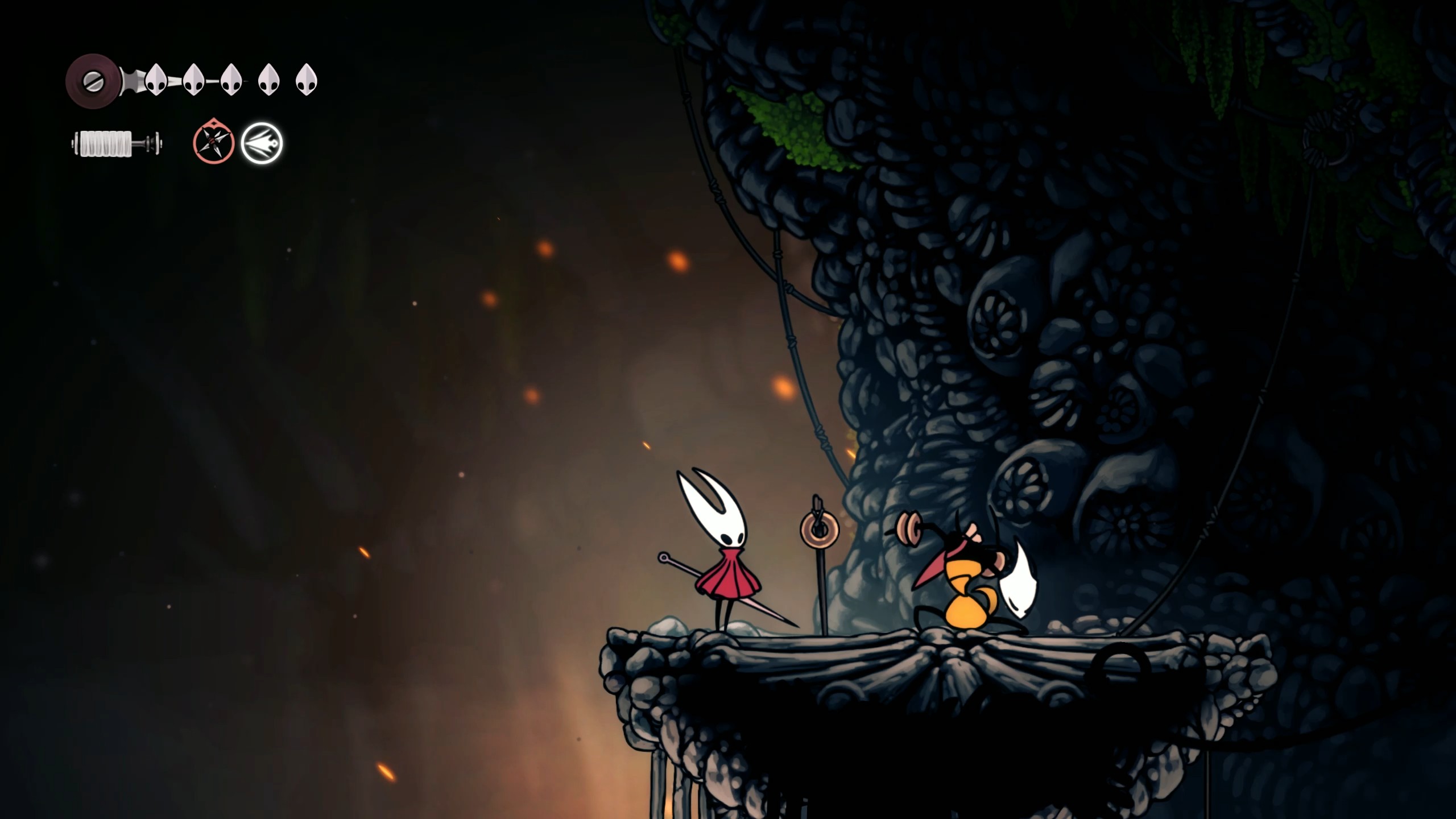Click the glowing white needle skill icon
The width and height of the screenshot is (1456, 819).
262,143
